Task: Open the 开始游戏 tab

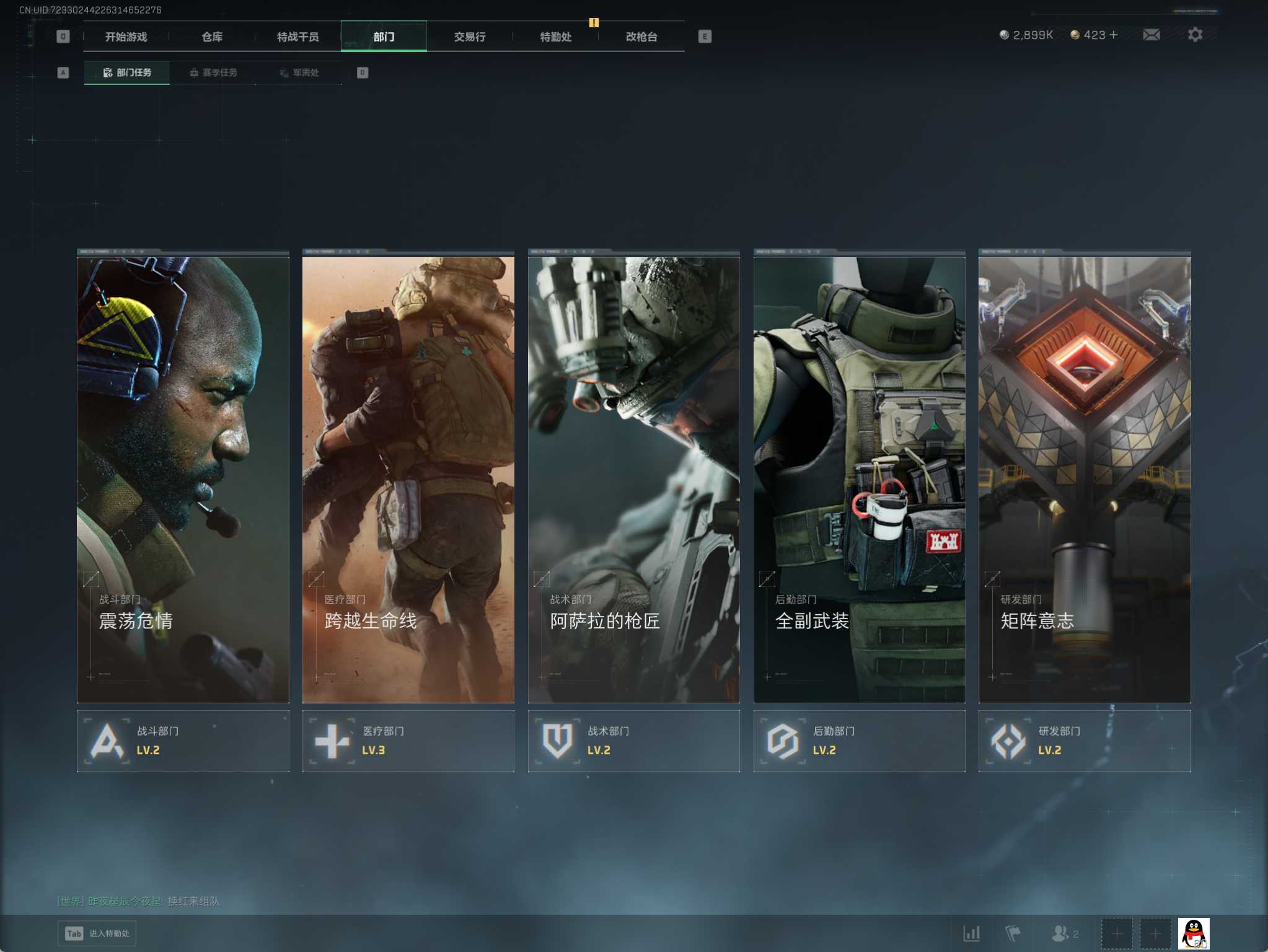Action: (126, 37)
